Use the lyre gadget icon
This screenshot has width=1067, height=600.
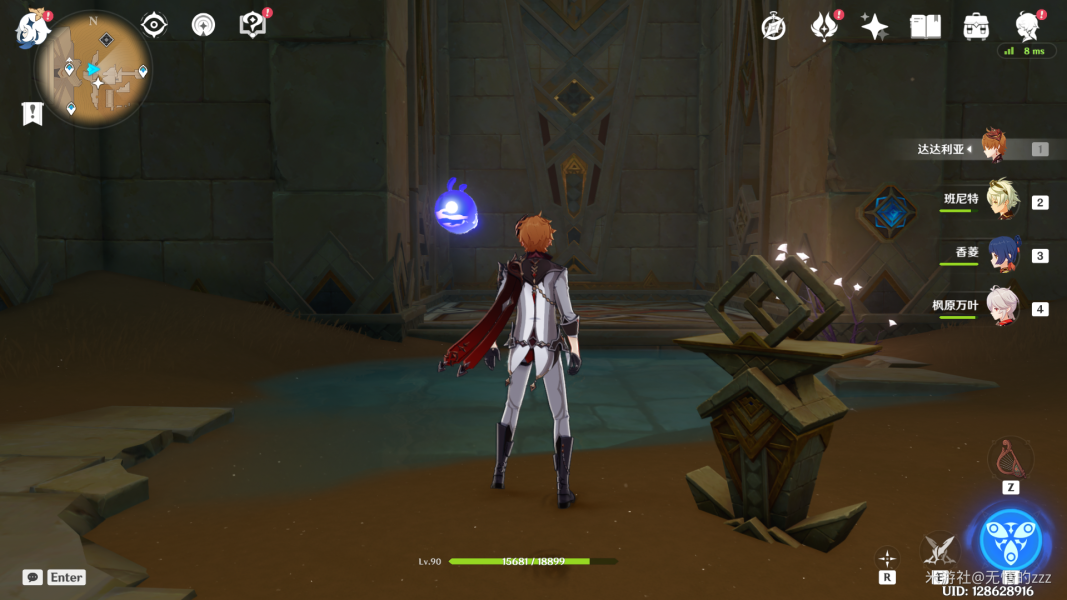[x=1010, y=459]
